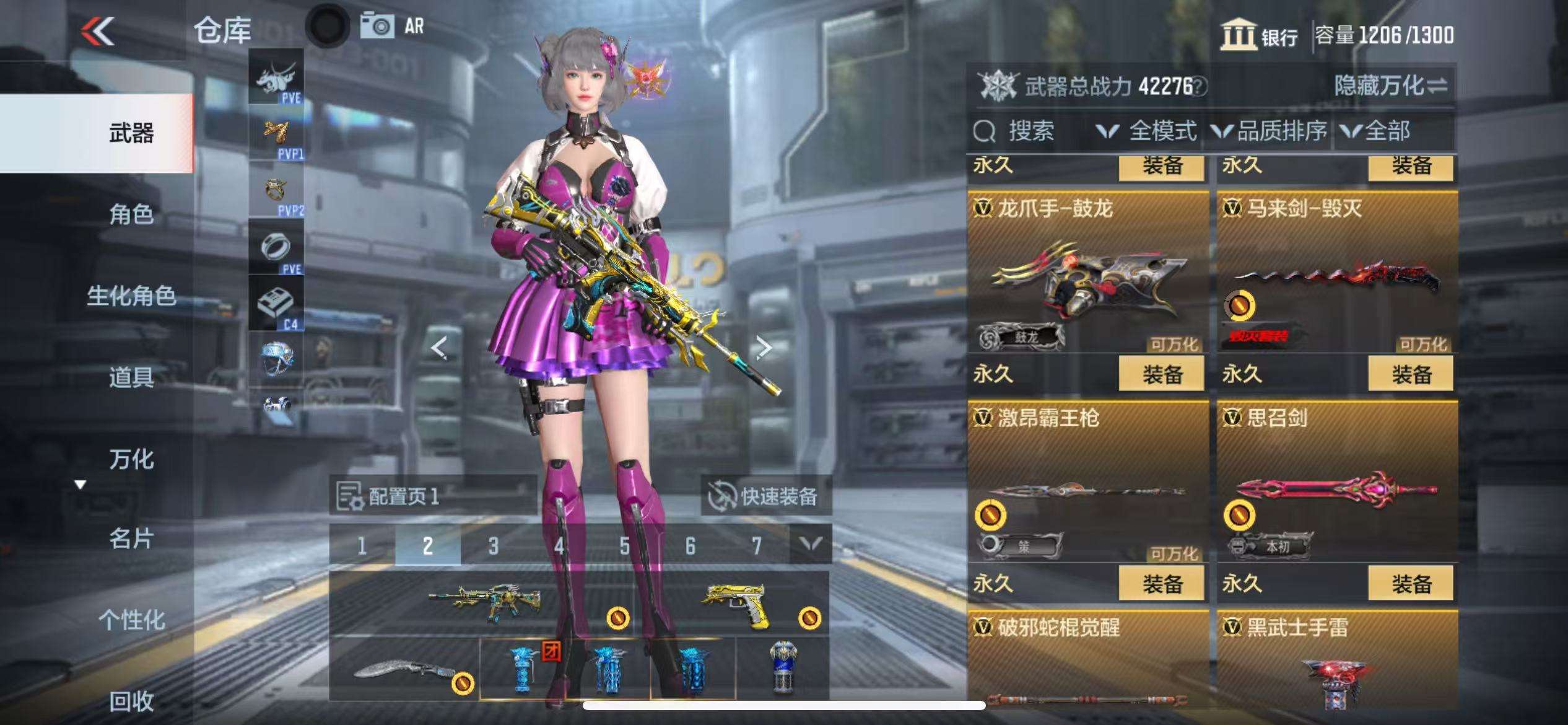
Task: Go back with the double-arrow button
Action: [x=98, y=31]
